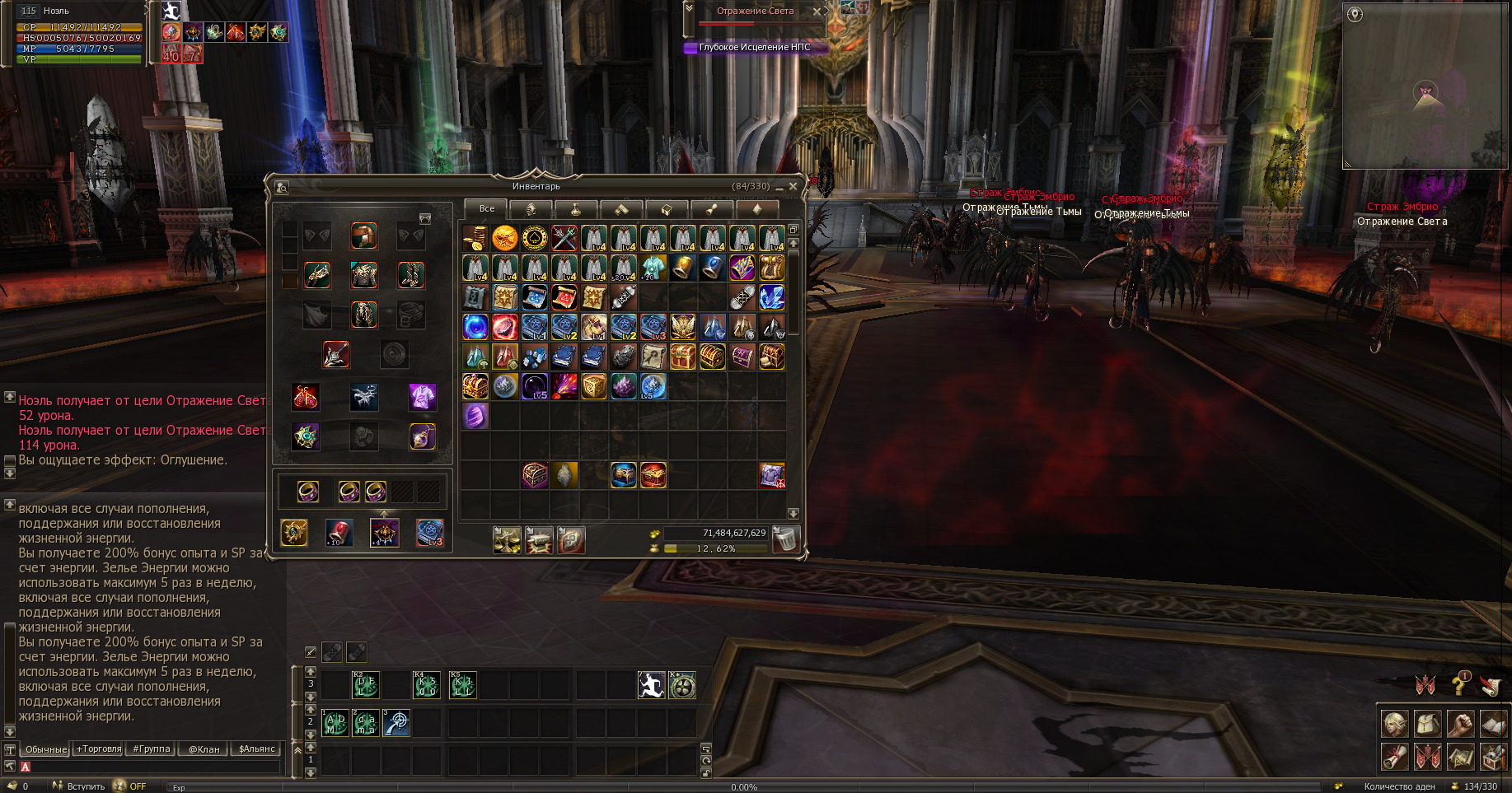1512x793 pixels.
Task: Show the potion flask inventory tab
Action: coord(576,209)
